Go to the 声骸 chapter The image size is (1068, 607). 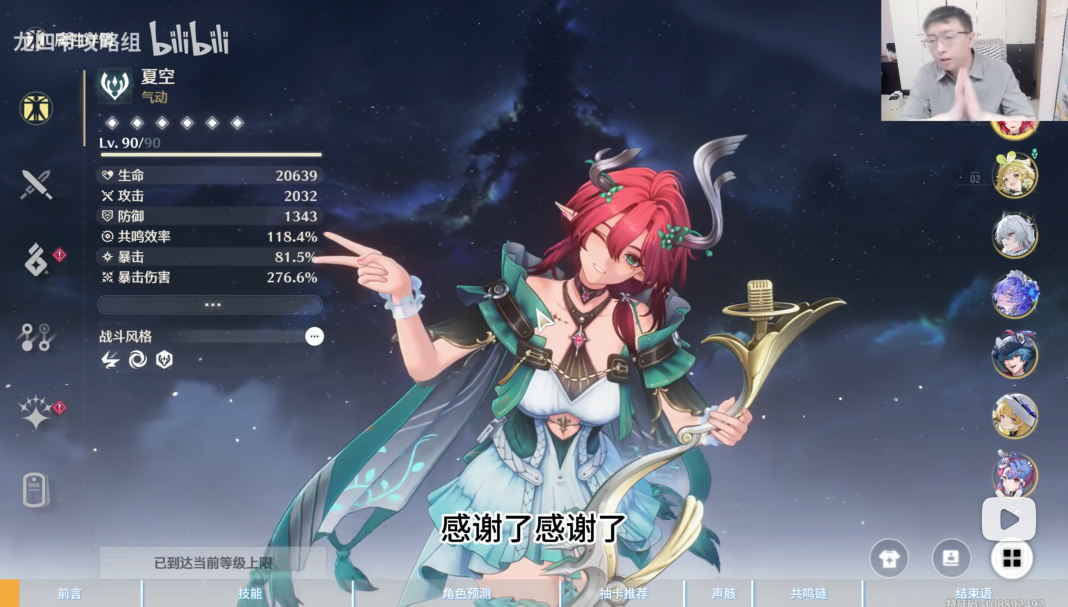723,594
